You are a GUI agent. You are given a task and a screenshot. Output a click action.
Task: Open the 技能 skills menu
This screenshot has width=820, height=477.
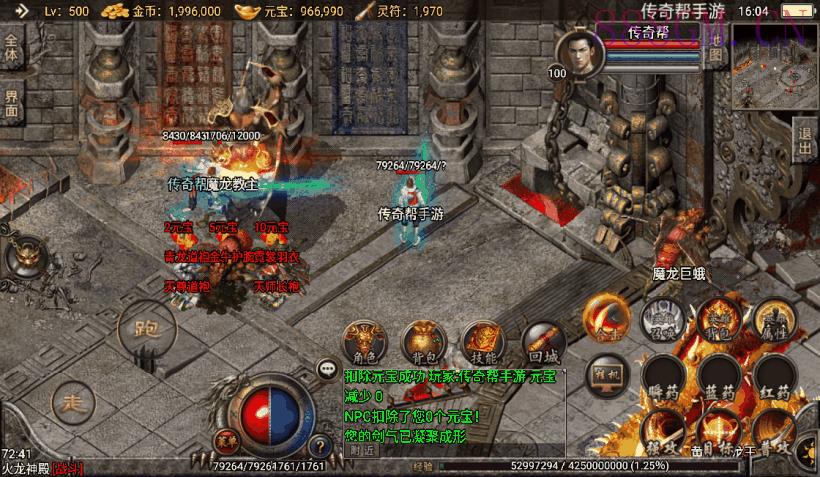pos(482,342)
